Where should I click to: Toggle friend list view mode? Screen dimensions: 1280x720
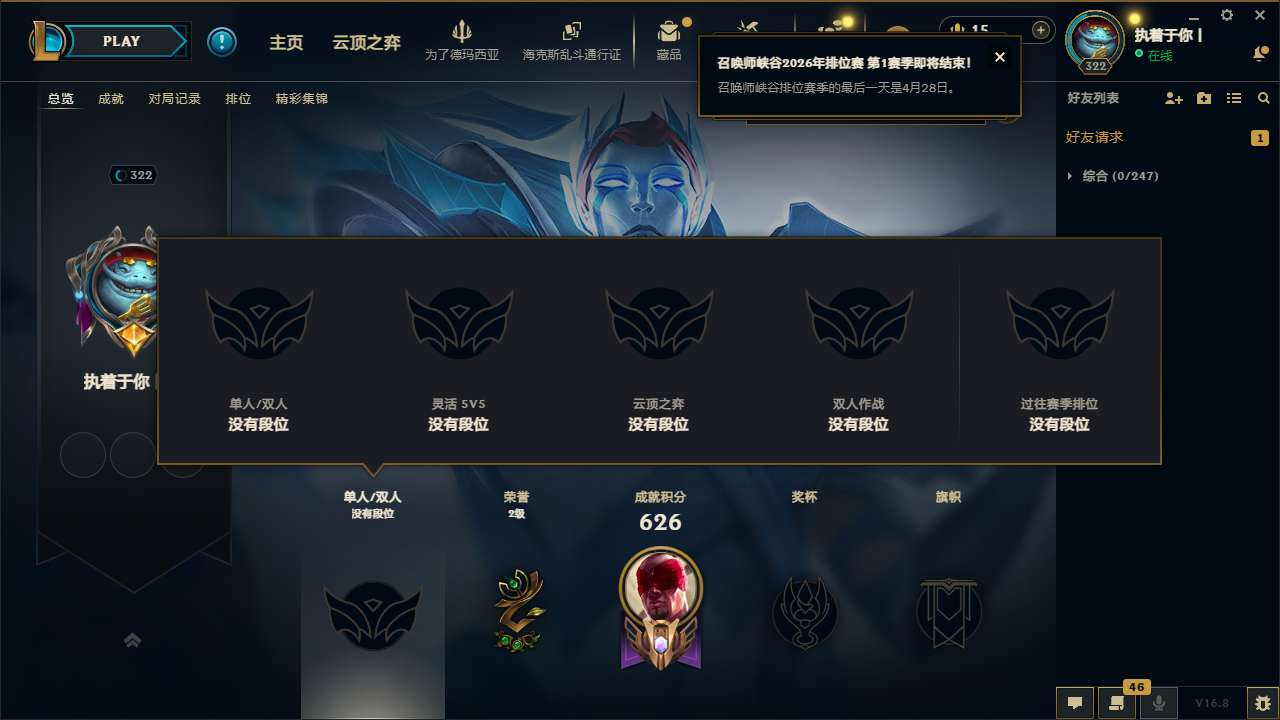click(1234, 98)
